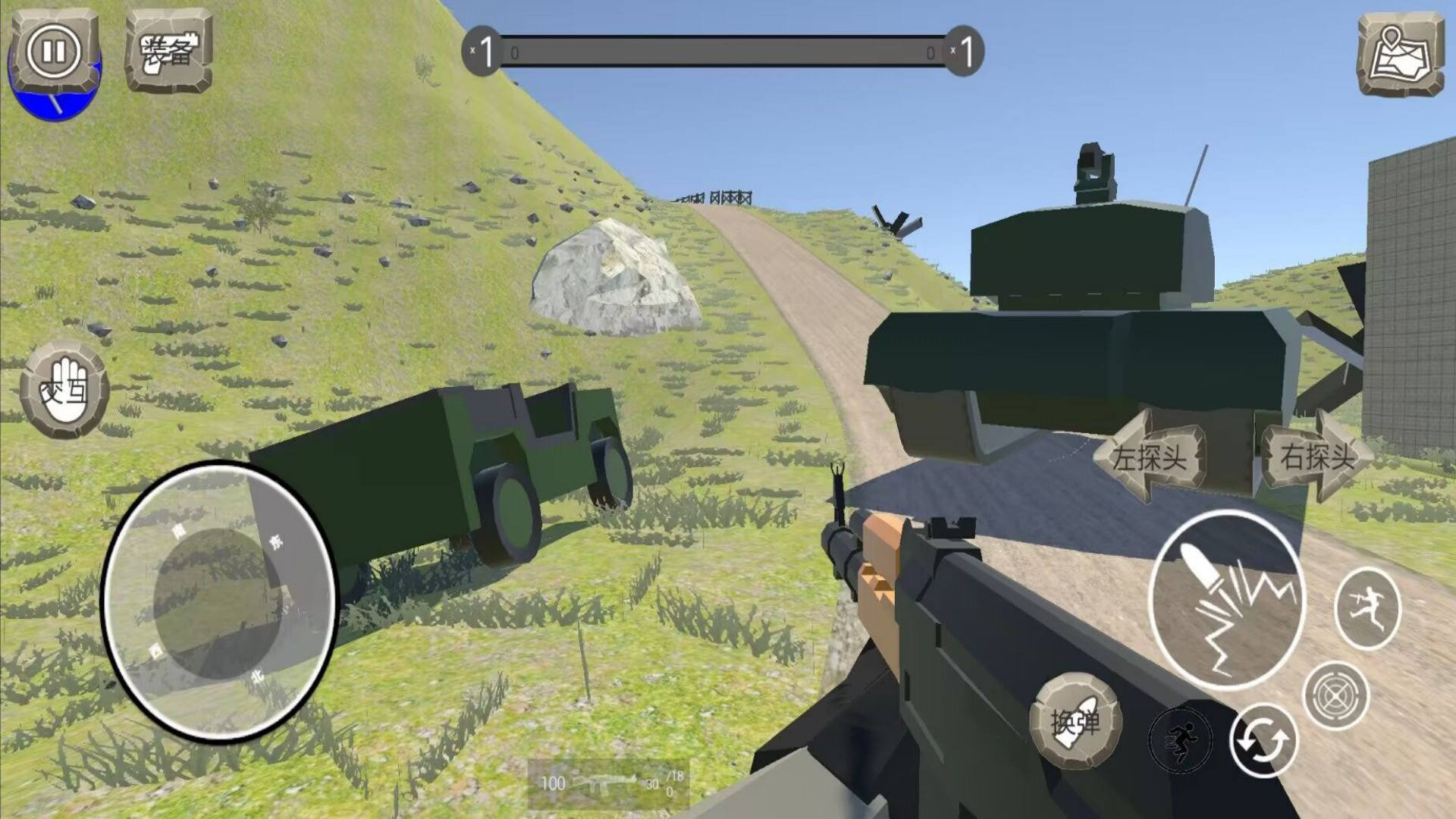Lean left with the 左探头 arrow
This screenshot has height=819, width=1456.
pos(1149,456)
